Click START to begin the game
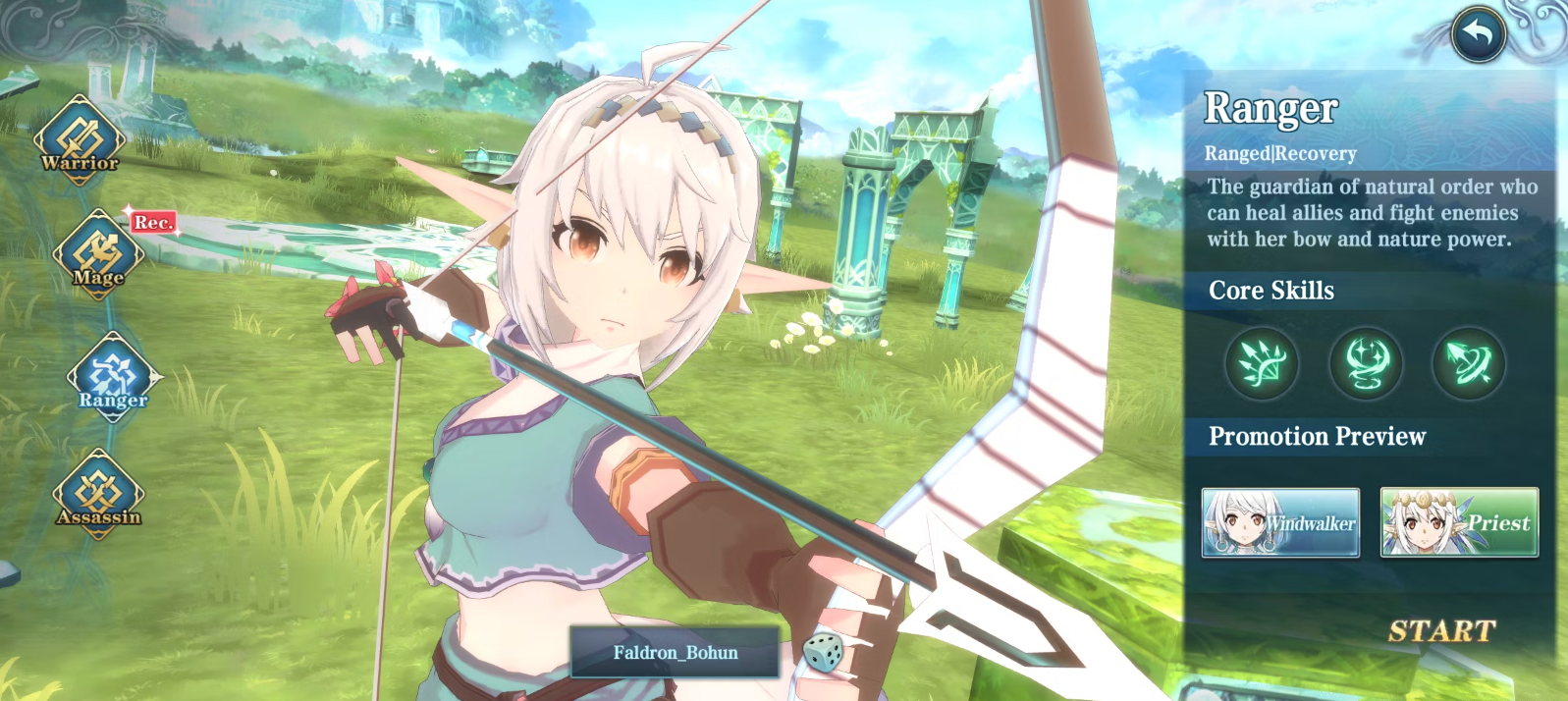The height and width of the screenshot is (701, 1568). coord(1441,631)
